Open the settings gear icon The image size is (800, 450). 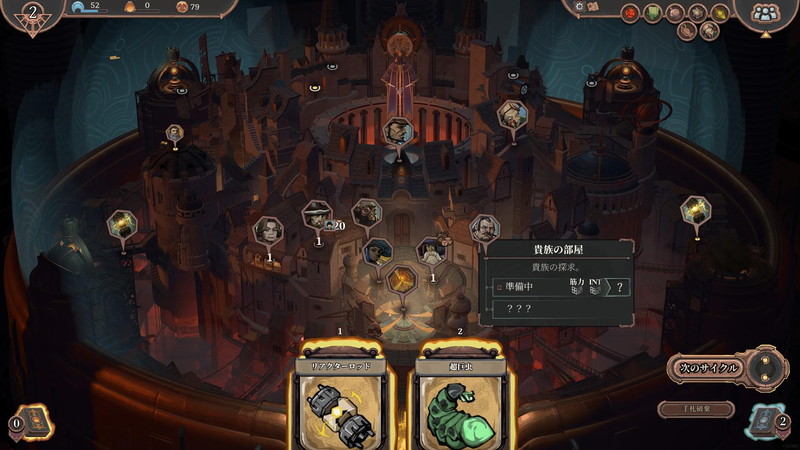[578, 7]
